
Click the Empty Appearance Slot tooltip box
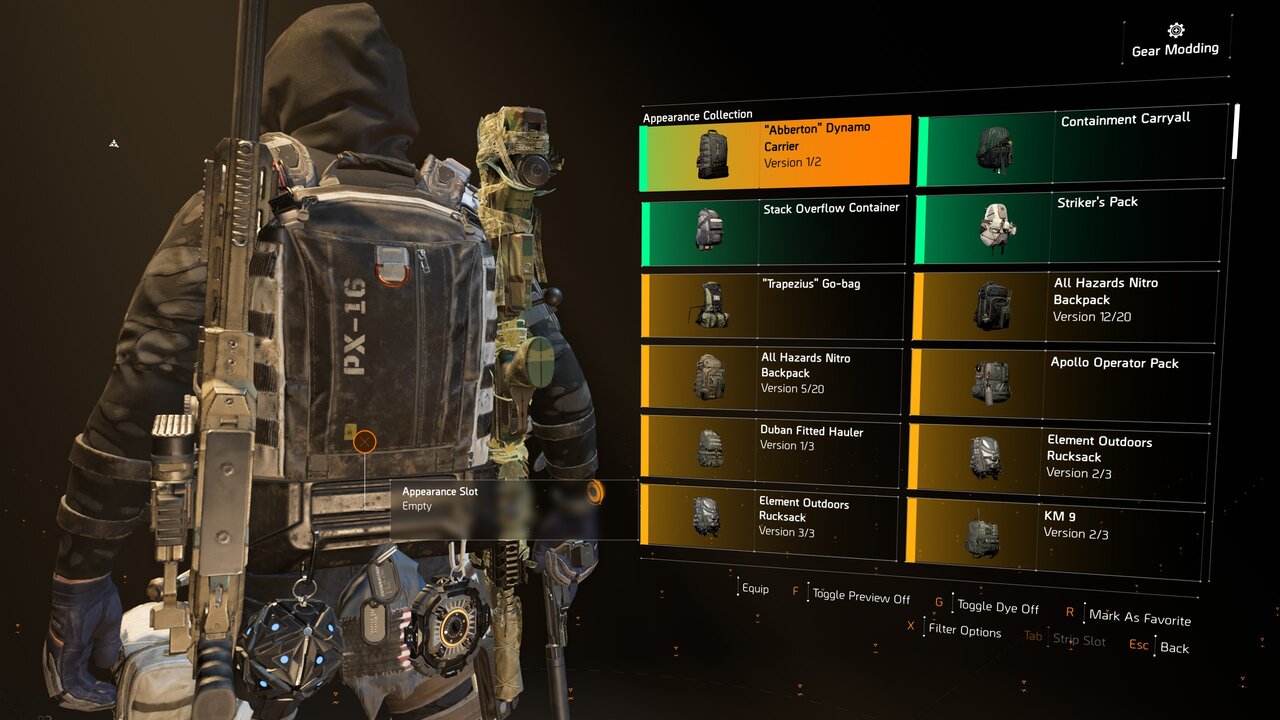tap(512, 510)
